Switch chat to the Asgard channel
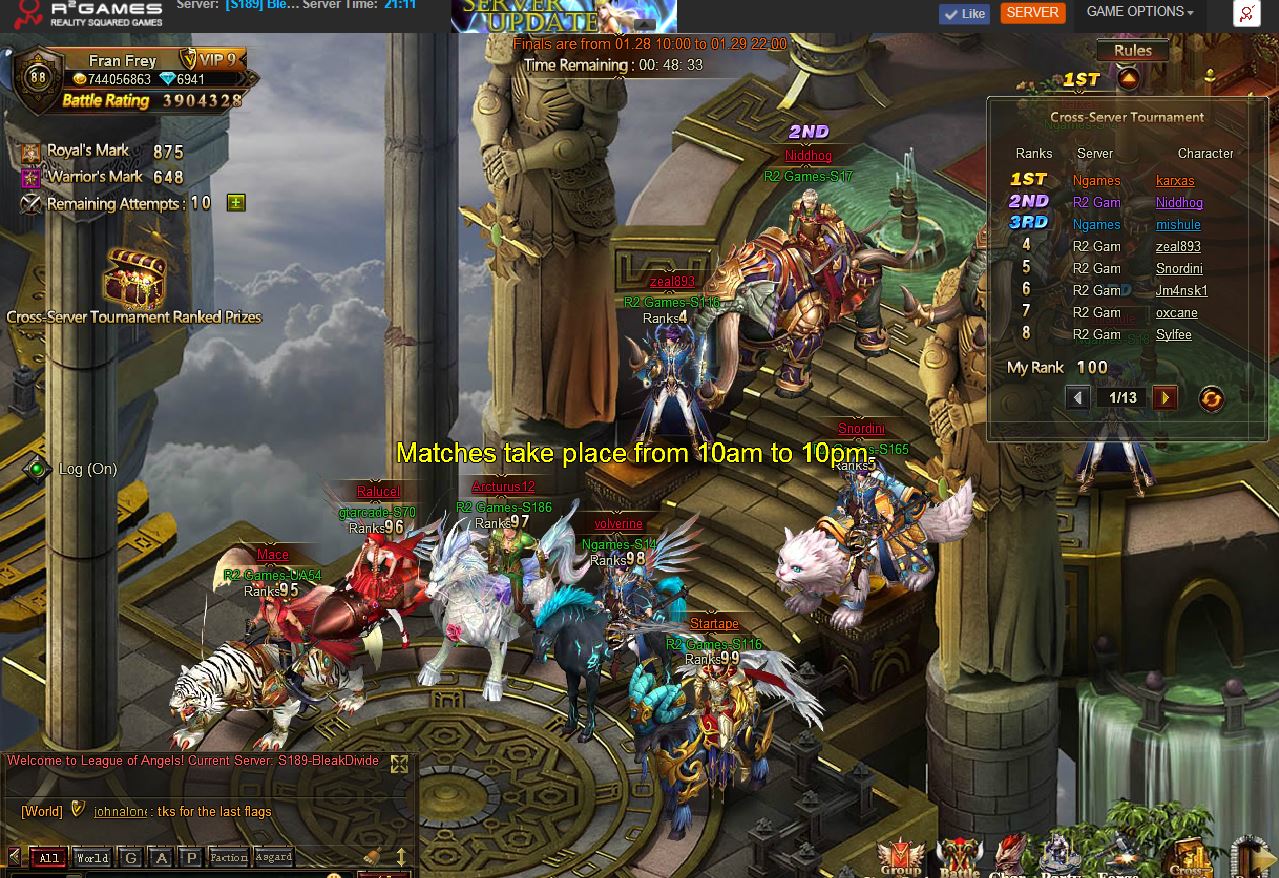 point(273,858)
